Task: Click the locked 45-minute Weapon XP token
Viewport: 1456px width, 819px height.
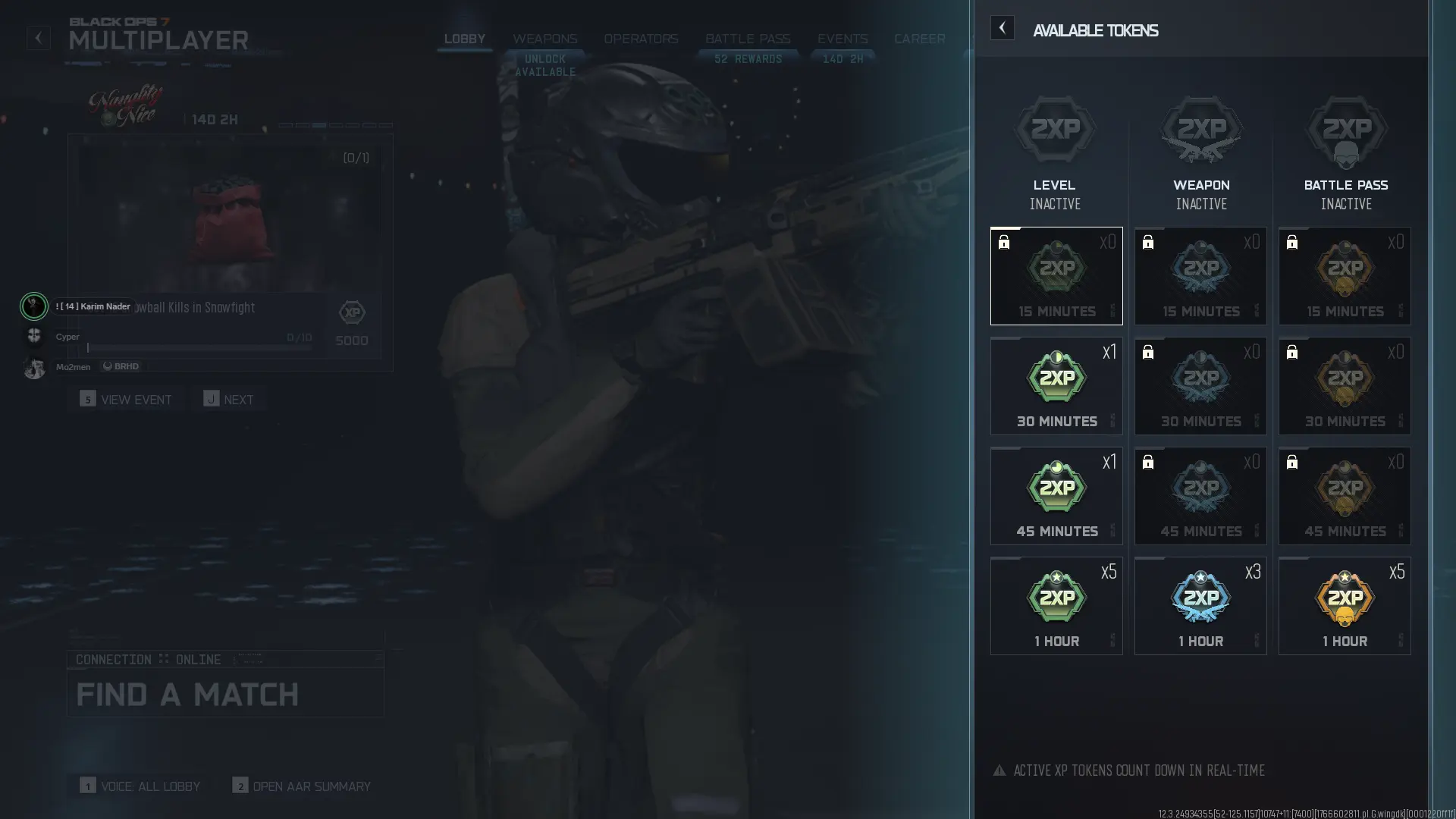Action: point(1200,496)
